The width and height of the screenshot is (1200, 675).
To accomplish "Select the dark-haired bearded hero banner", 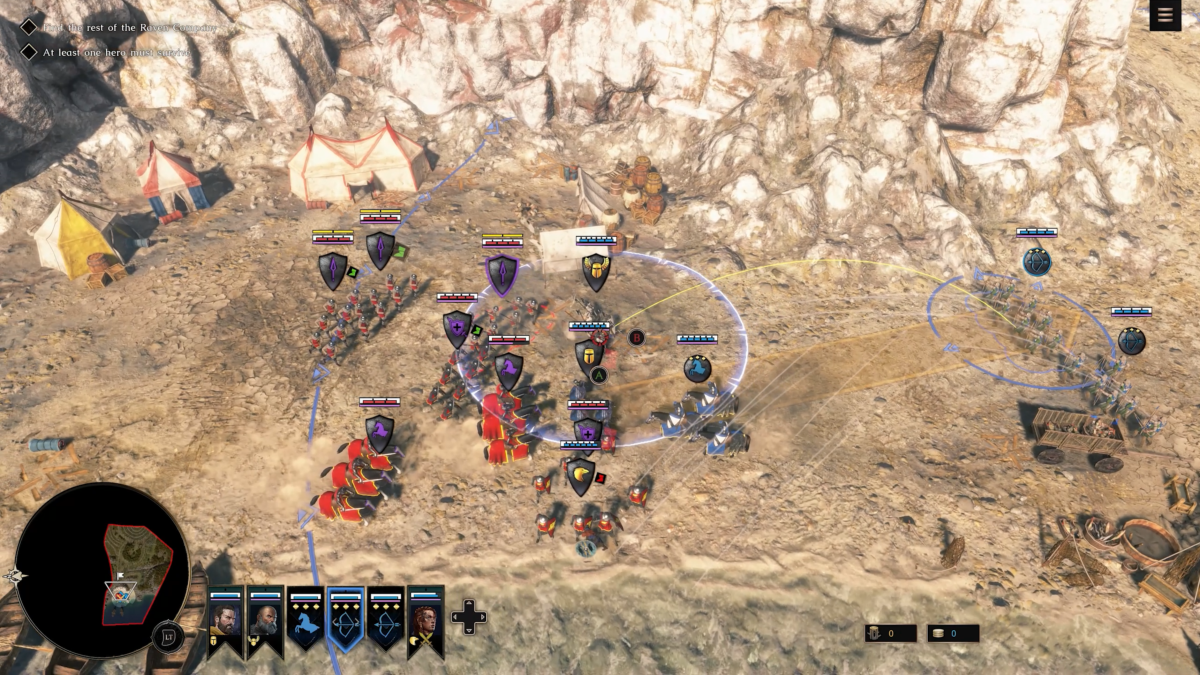I will point(225,620).
